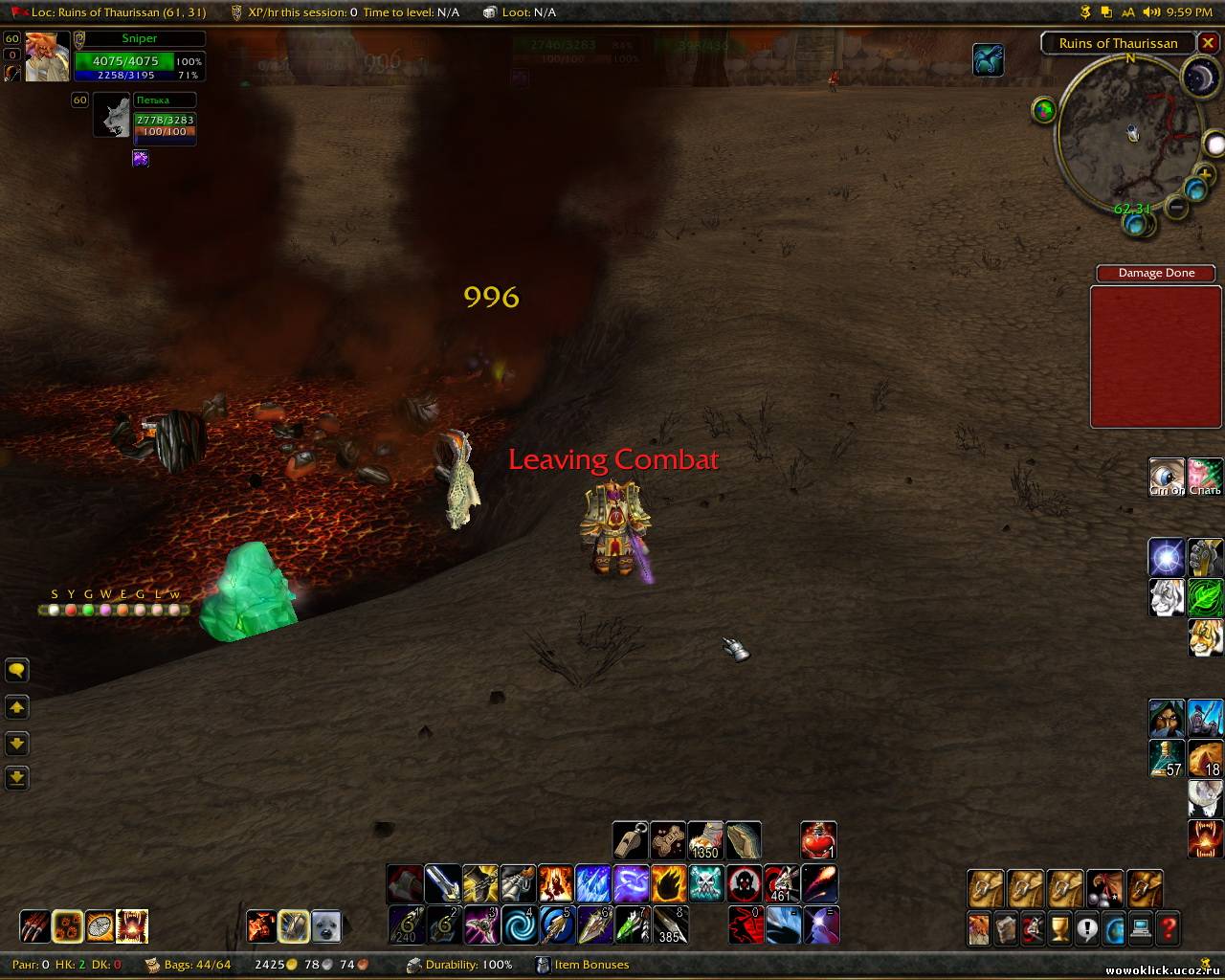Viewport: 1225px width, 980px height.
Task: Use the red heart healing potion
Action: tap(818, 840)
